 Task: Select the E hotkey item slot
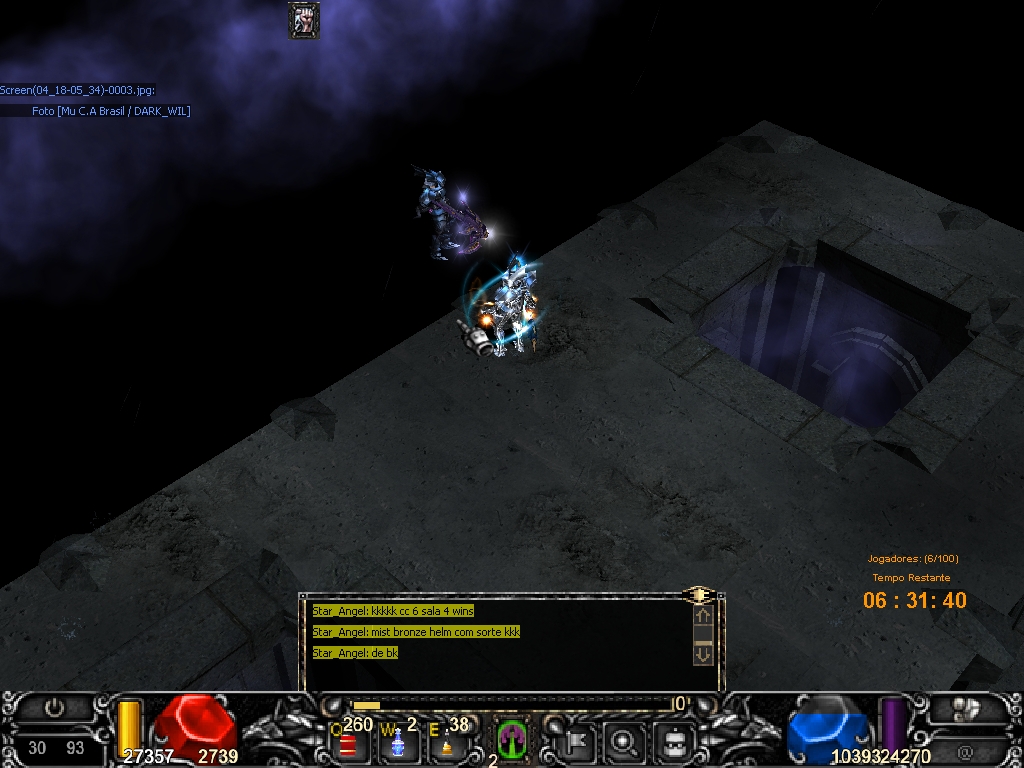446,744
